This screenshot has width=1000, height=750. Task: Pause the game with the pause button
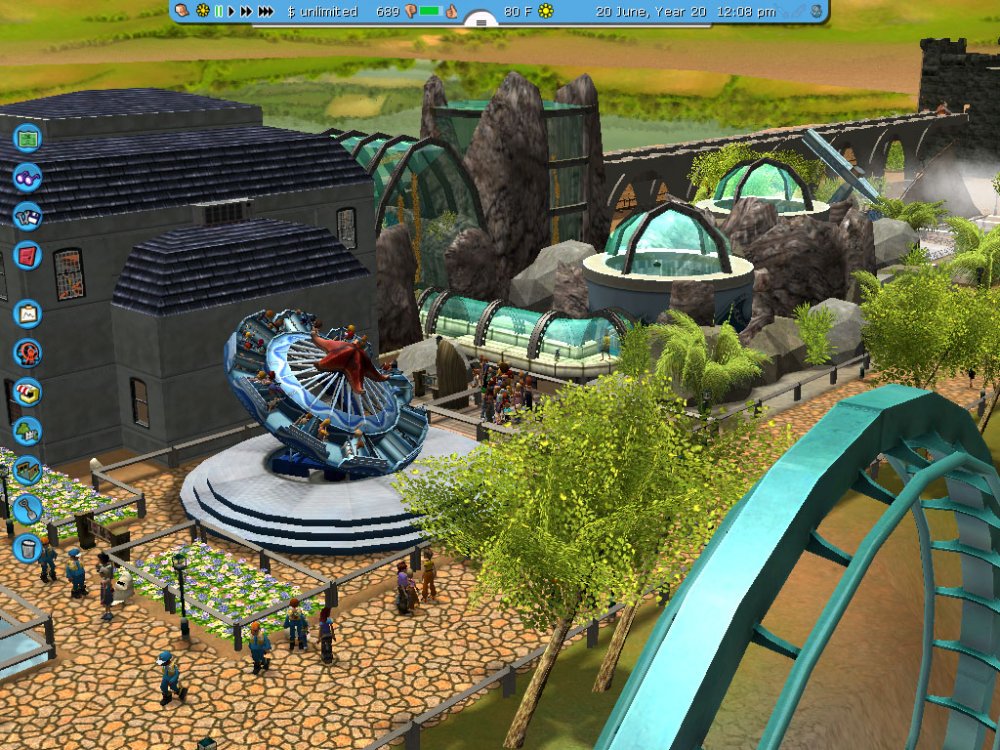(219, 11)
